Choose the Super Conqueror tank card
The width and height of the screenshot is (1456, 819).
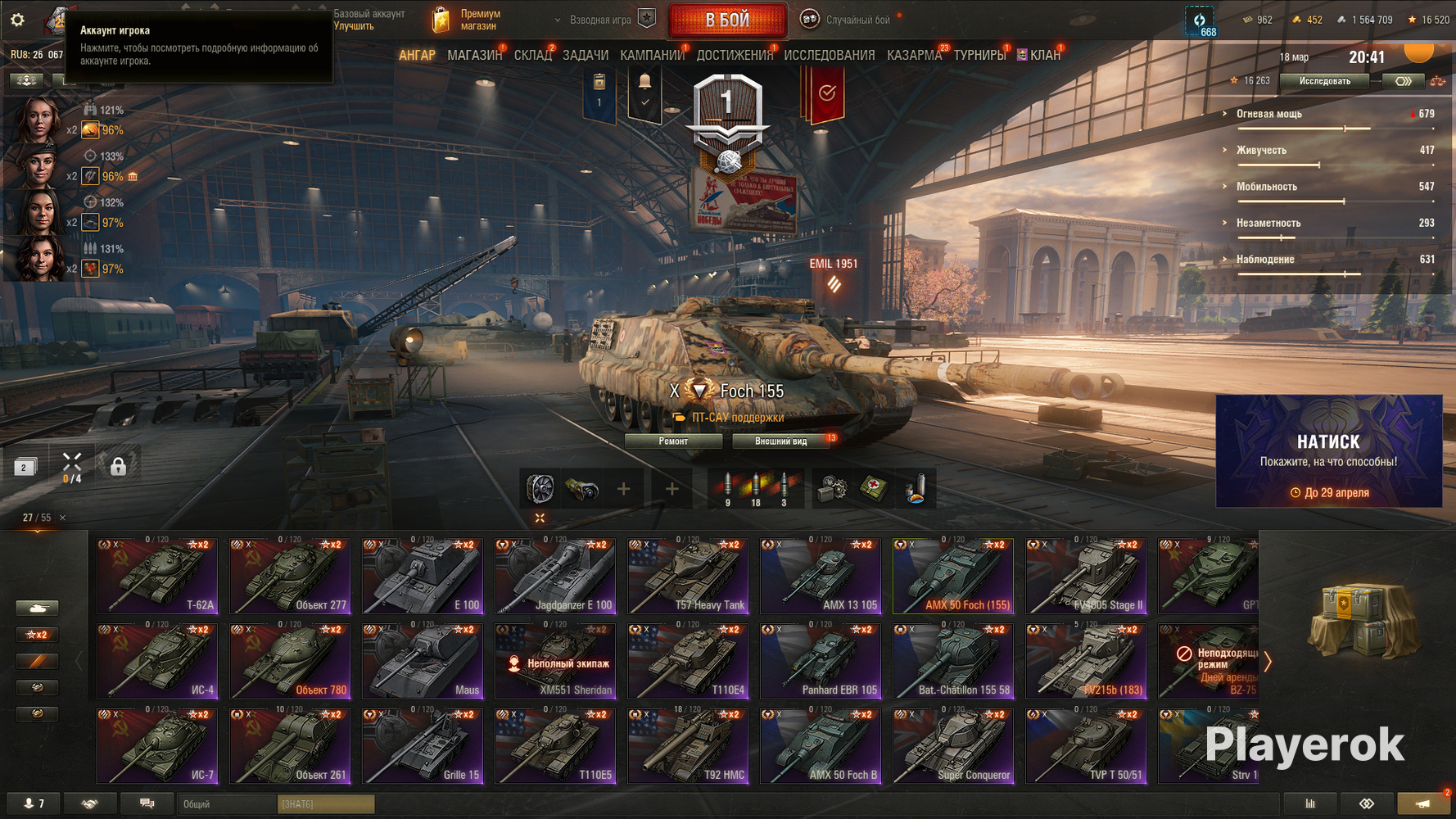click(x=952, y=746)
